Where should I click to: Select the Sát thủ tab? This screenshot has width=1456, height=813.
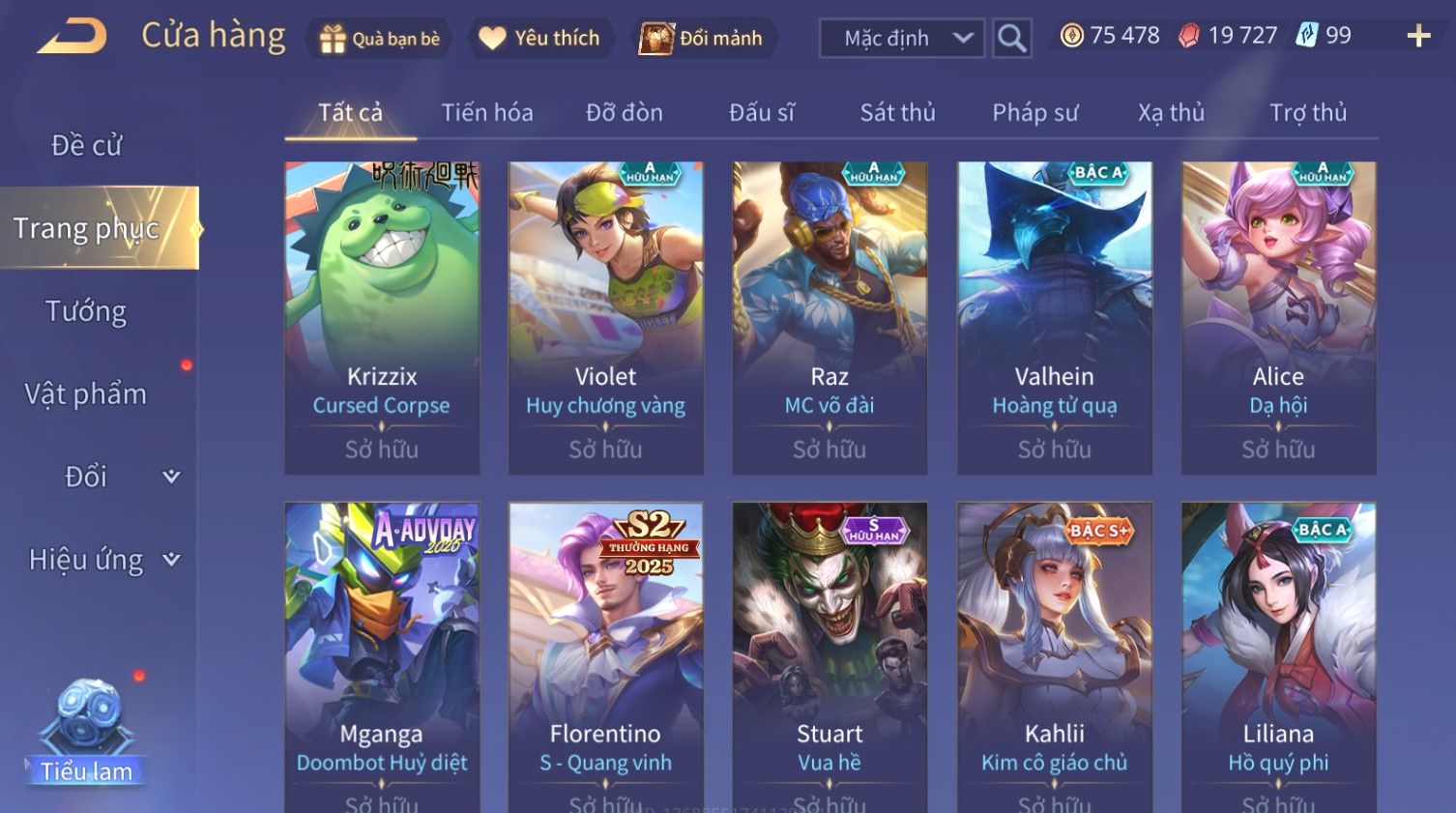pos(897,113)
